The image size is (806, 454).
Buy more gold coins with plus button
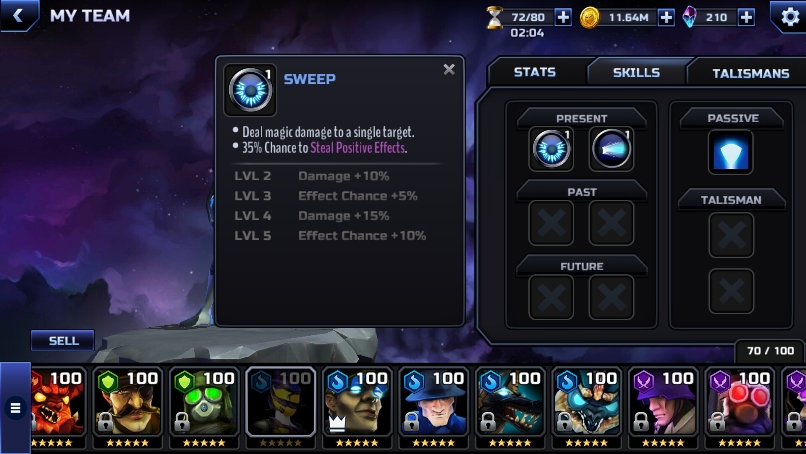tap(666, 17)
